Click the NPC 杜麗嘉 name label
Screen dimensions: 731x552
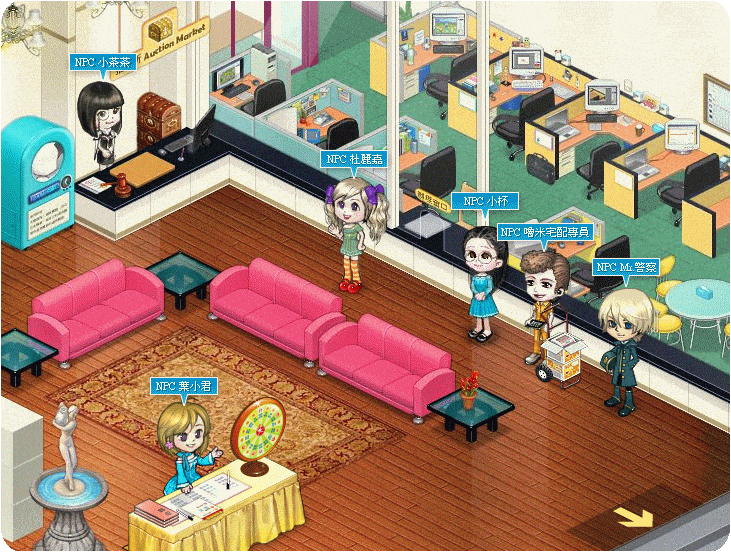point(355,158)
